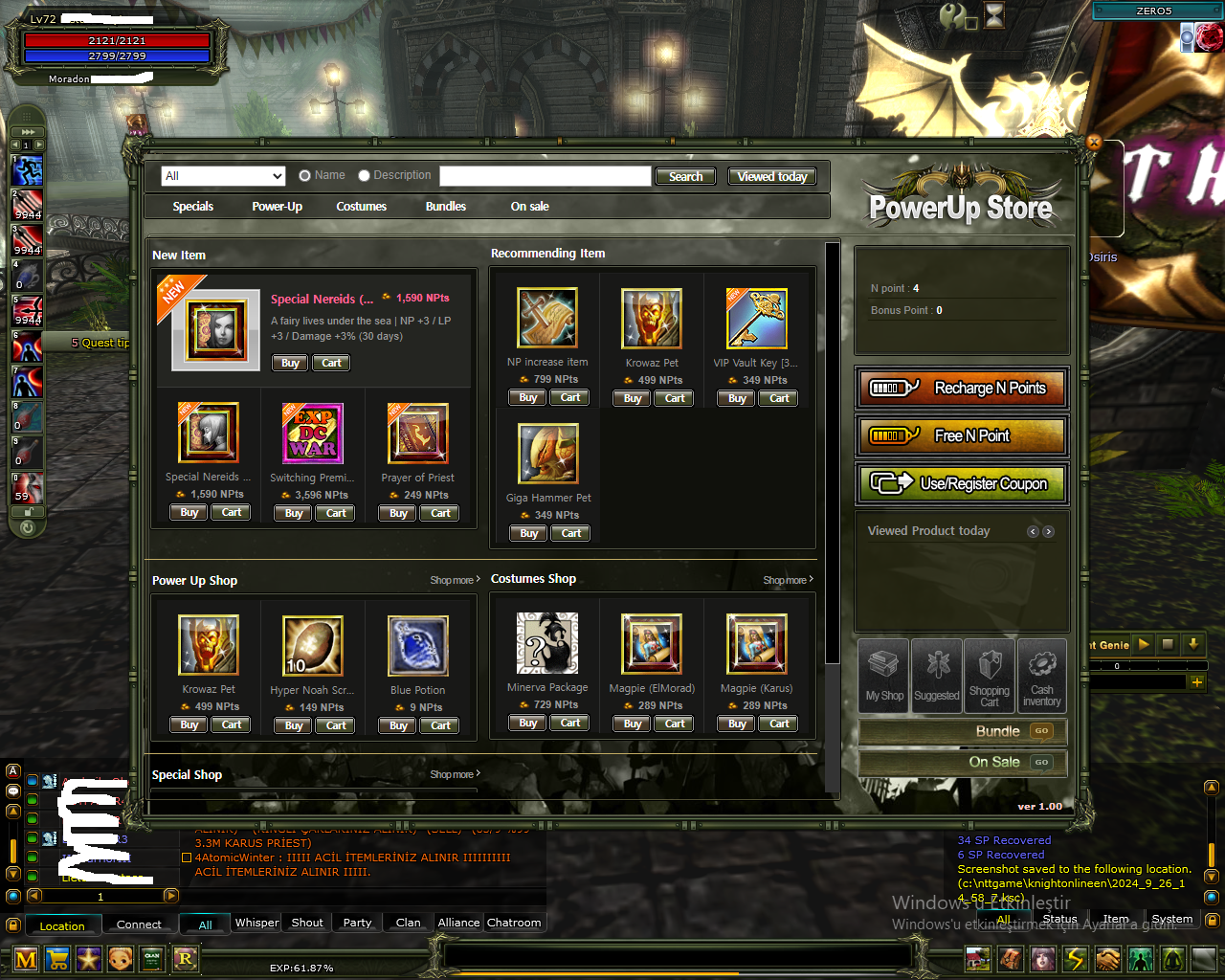Click the Suggested items icon
This screenshot has height=980, width=1225.
coord(936,677)
